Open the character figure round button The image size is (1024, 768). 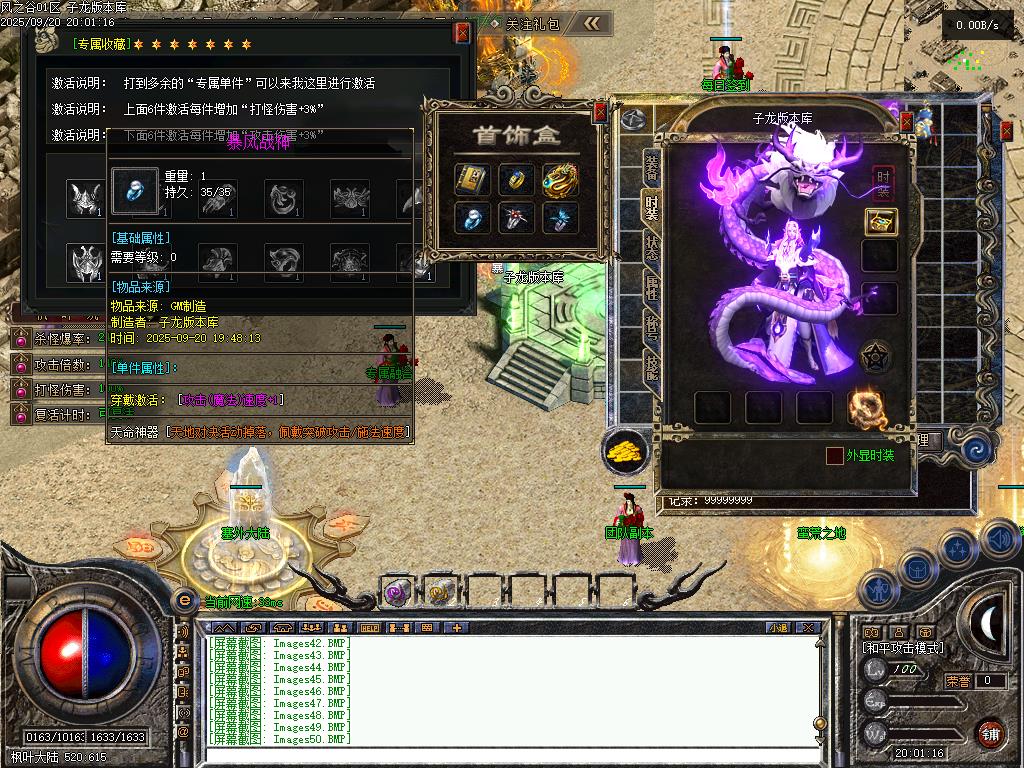[878, 590]
